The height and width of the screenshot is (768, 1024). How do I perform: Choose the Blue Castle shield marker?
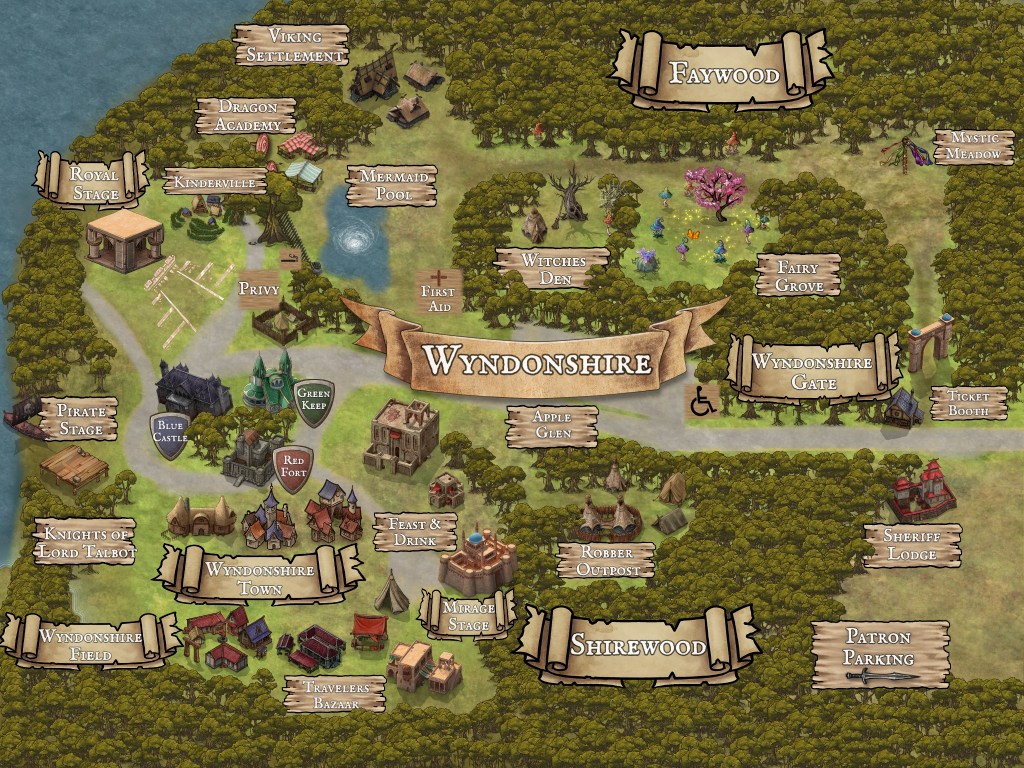click(x=169, y=436)
